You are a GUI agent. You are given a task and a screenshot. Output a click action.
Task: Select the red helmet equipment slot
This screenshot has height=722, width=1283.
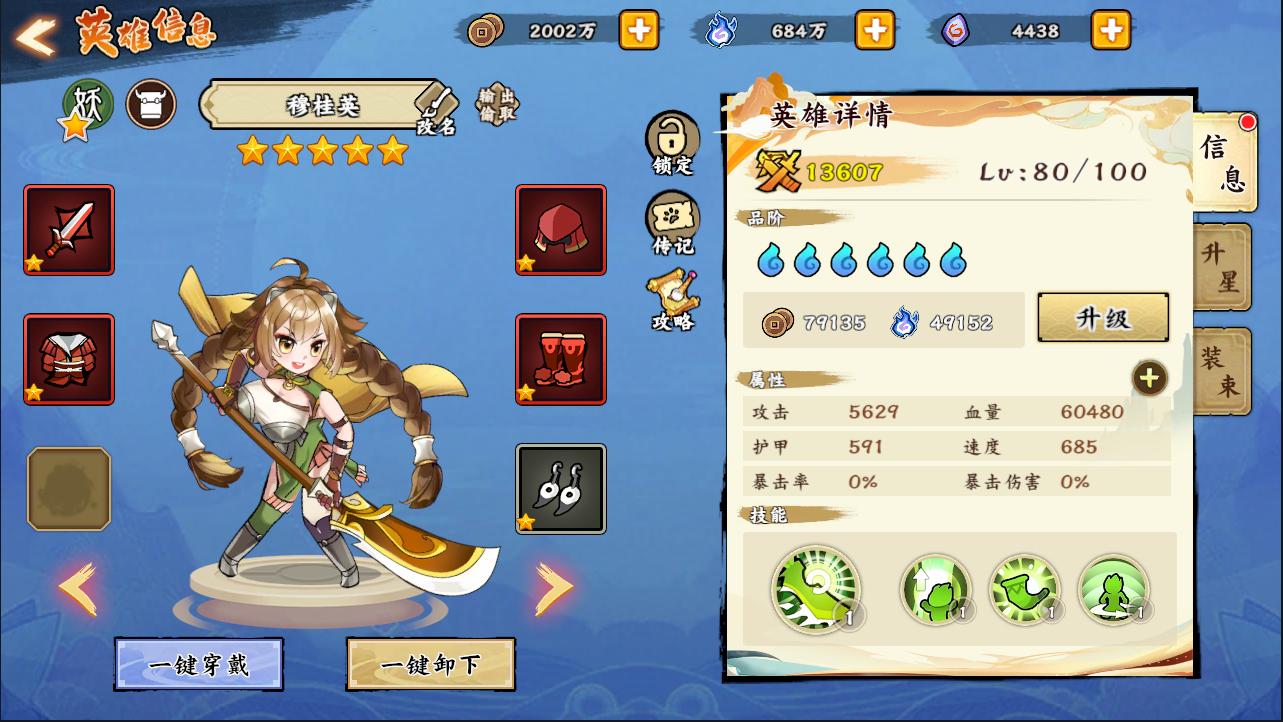561,230
